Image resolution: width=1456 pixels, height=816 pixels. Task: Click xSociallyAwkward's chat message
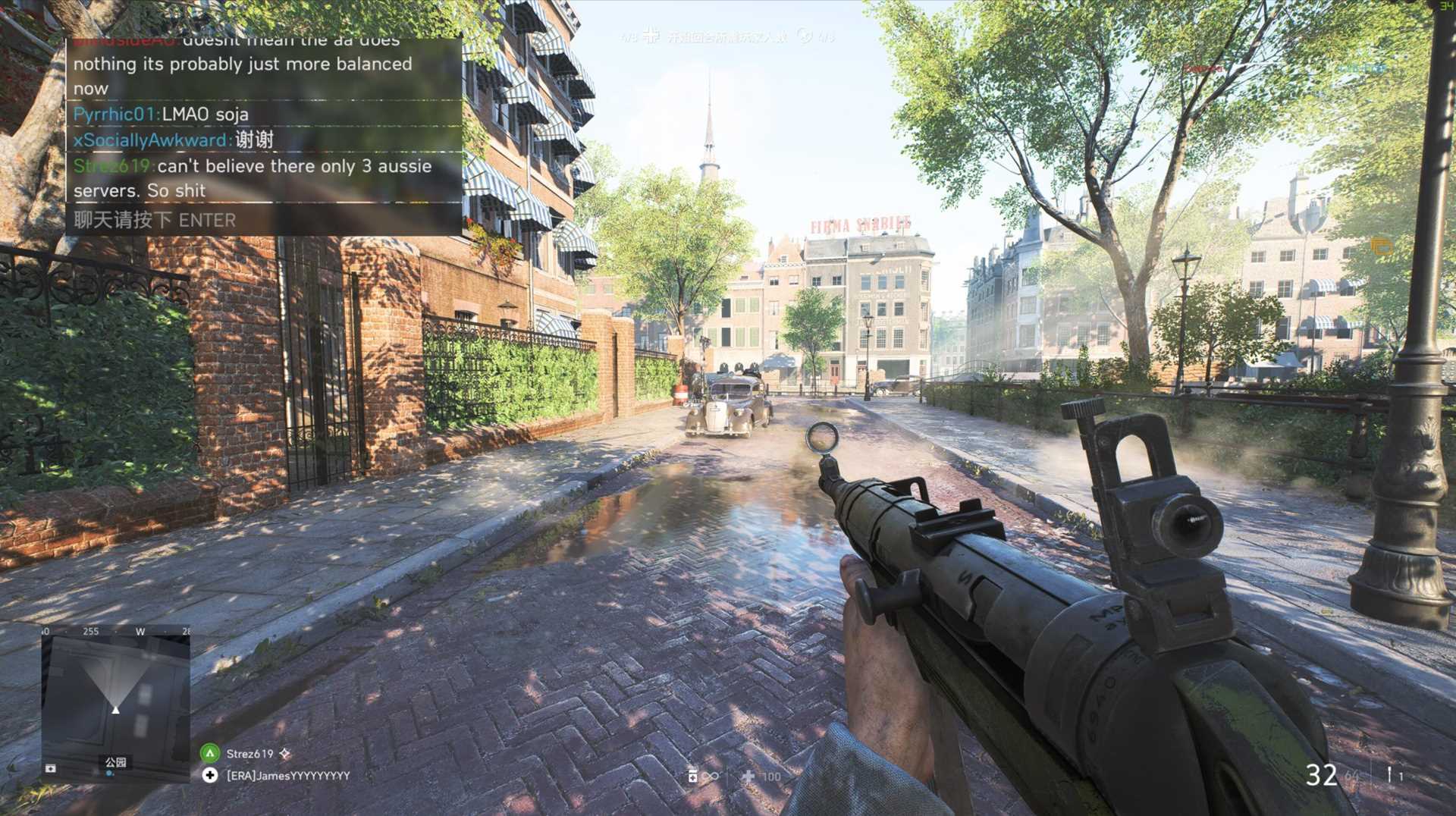click(174, 140)
